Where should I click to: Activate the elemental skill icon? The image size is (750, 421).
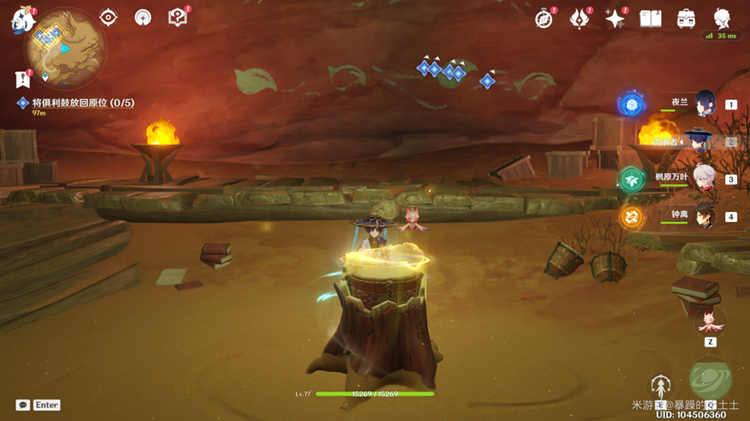pyautogui.click(x=660, y=386)
